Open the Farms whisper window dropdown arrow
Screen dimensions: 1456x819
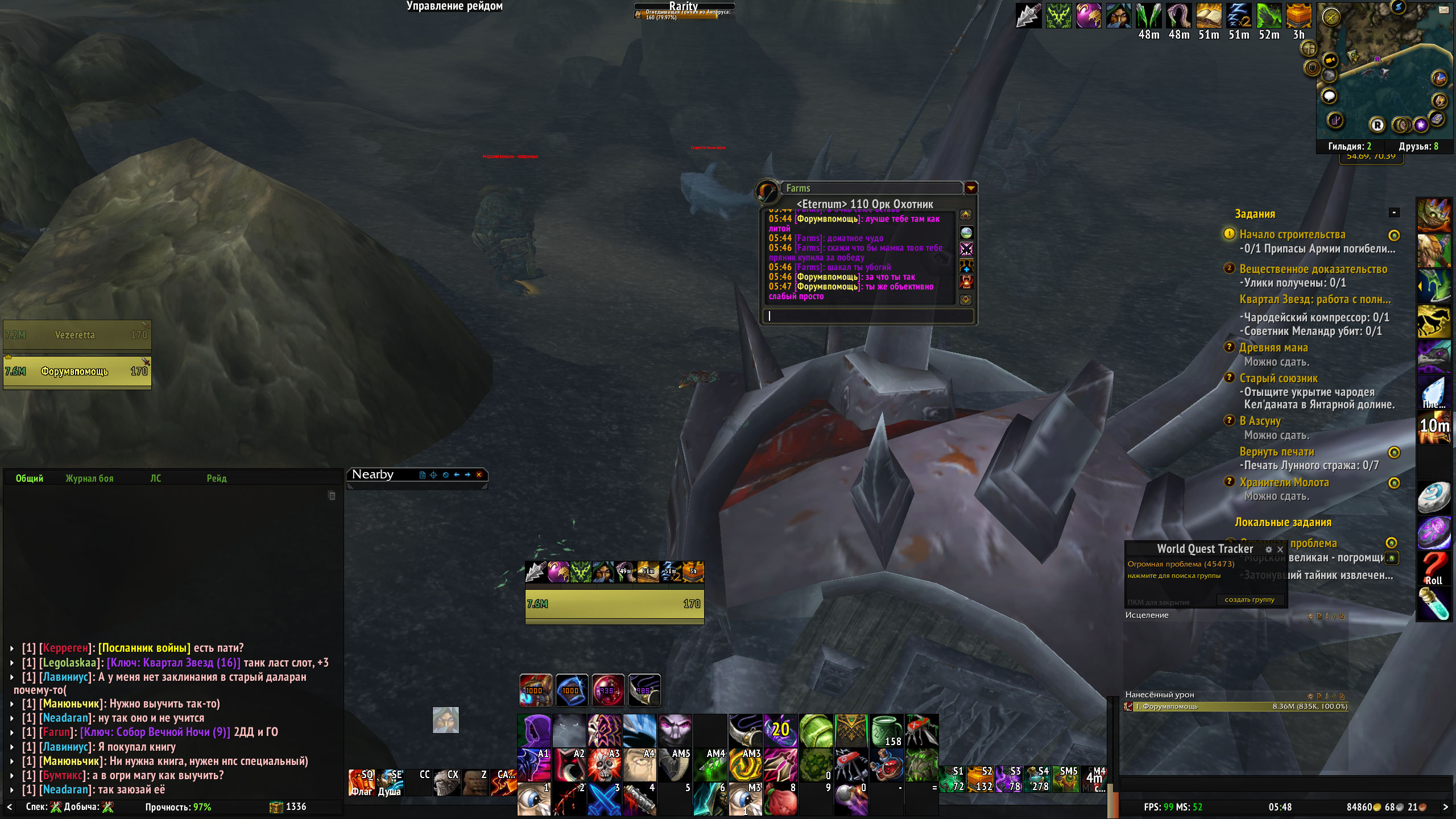(971, 188)
